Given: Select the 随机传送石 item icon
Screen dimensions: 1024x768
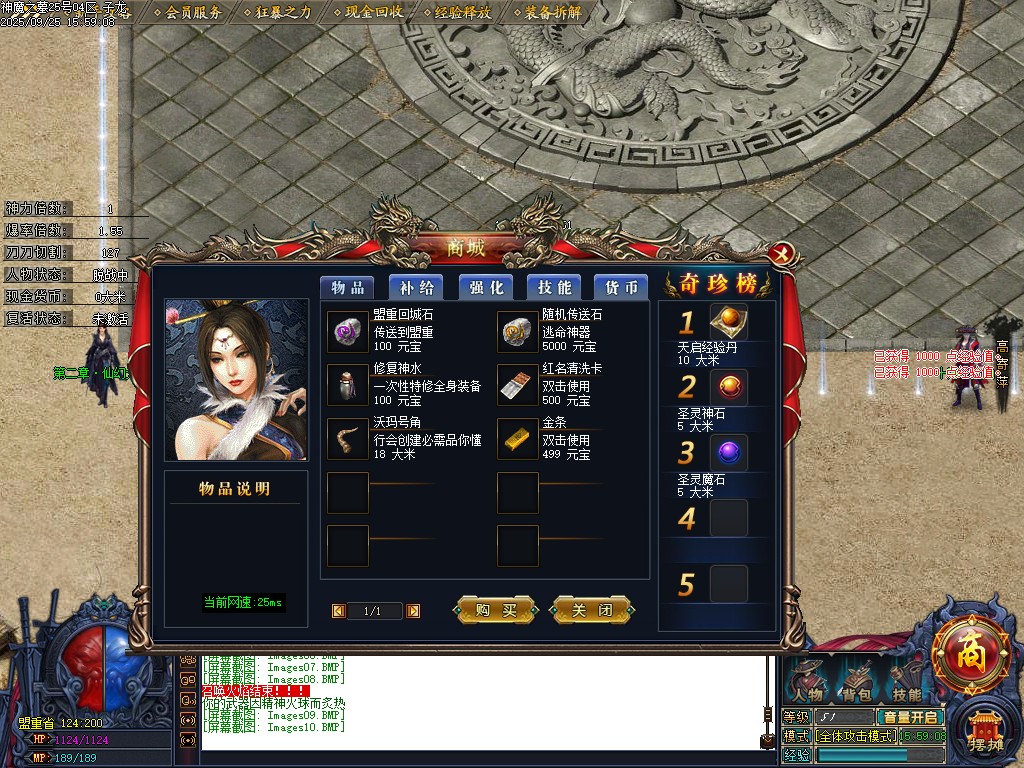Looking at the screenshot, I should (518, 331).
